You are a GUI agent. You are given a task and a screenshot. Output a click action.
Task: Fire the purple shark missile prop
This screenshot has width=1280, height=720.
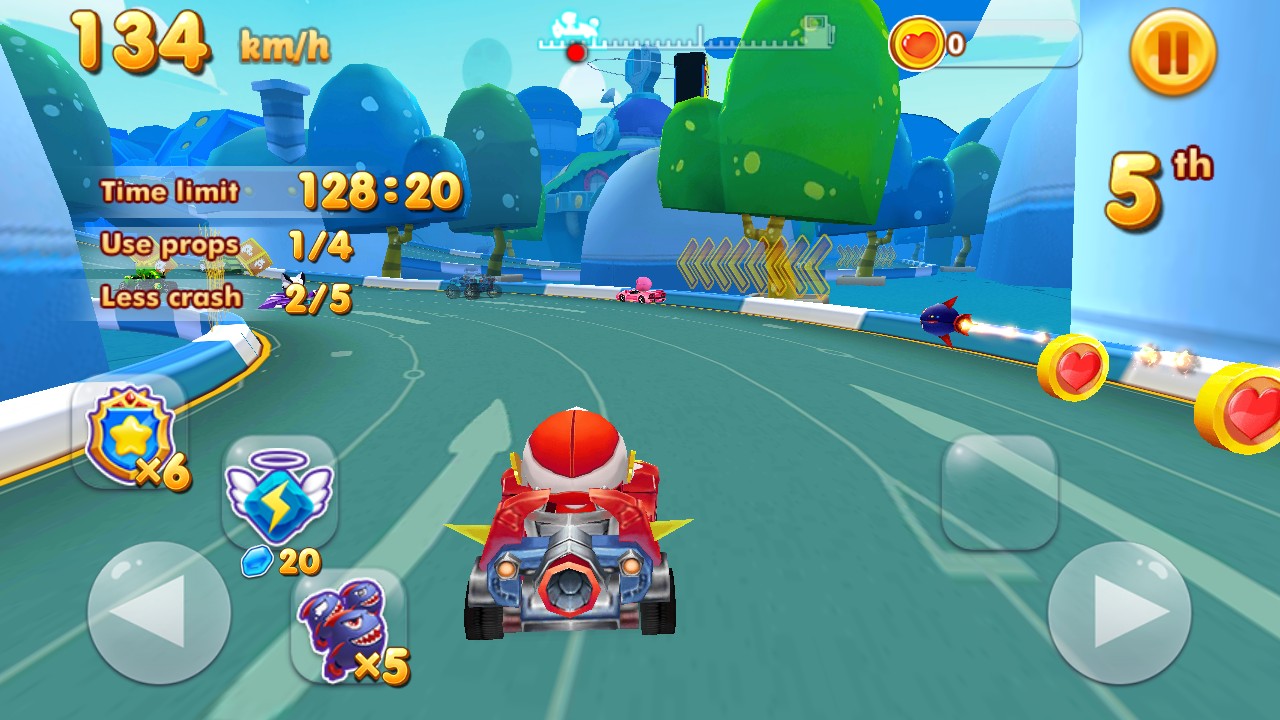tap(348, 627)
